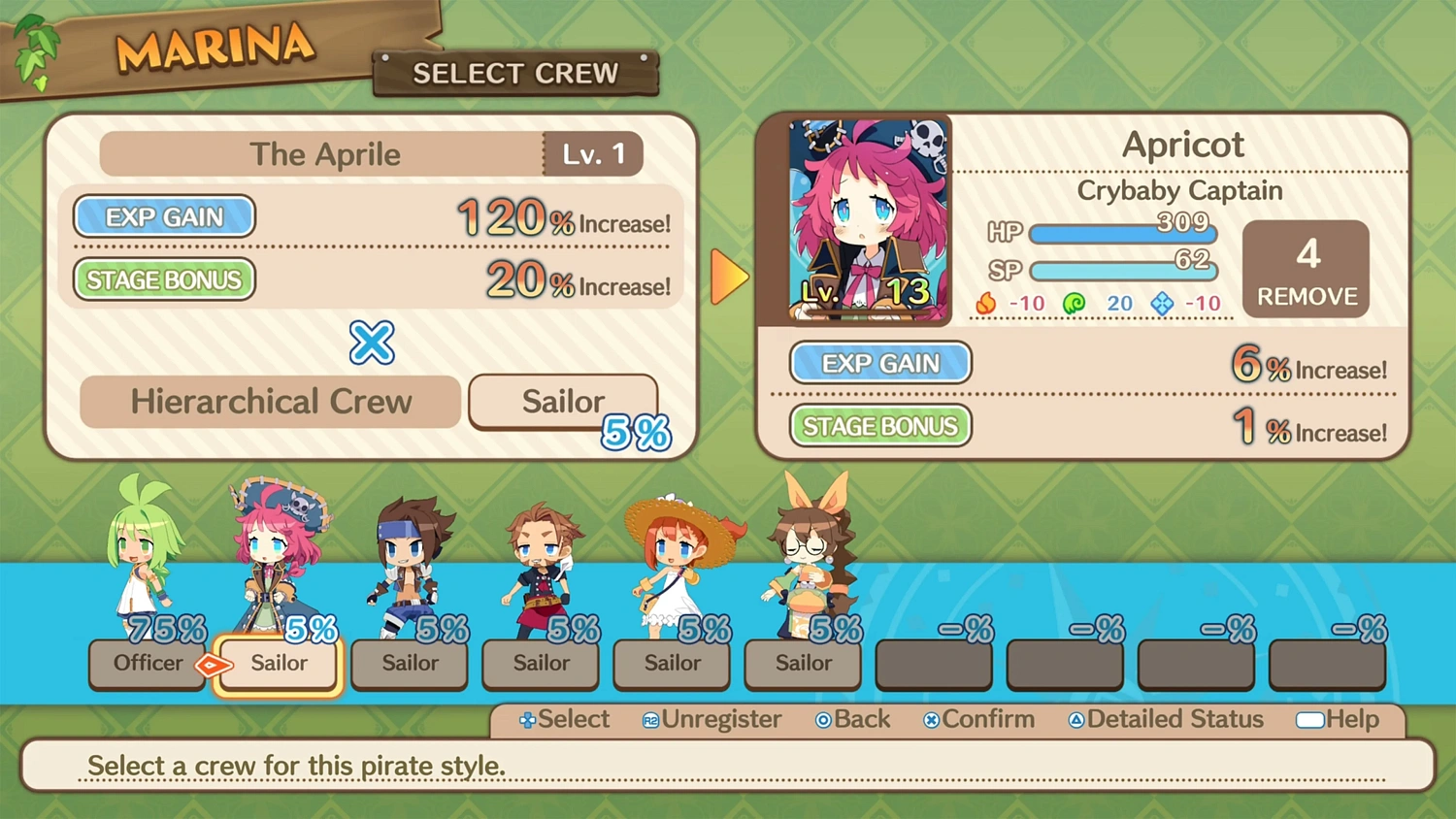Click Apricot's EXP GAIN badge
This screenshot has width=1456, height=819.
pyautogui.click(x=879, y=363)
